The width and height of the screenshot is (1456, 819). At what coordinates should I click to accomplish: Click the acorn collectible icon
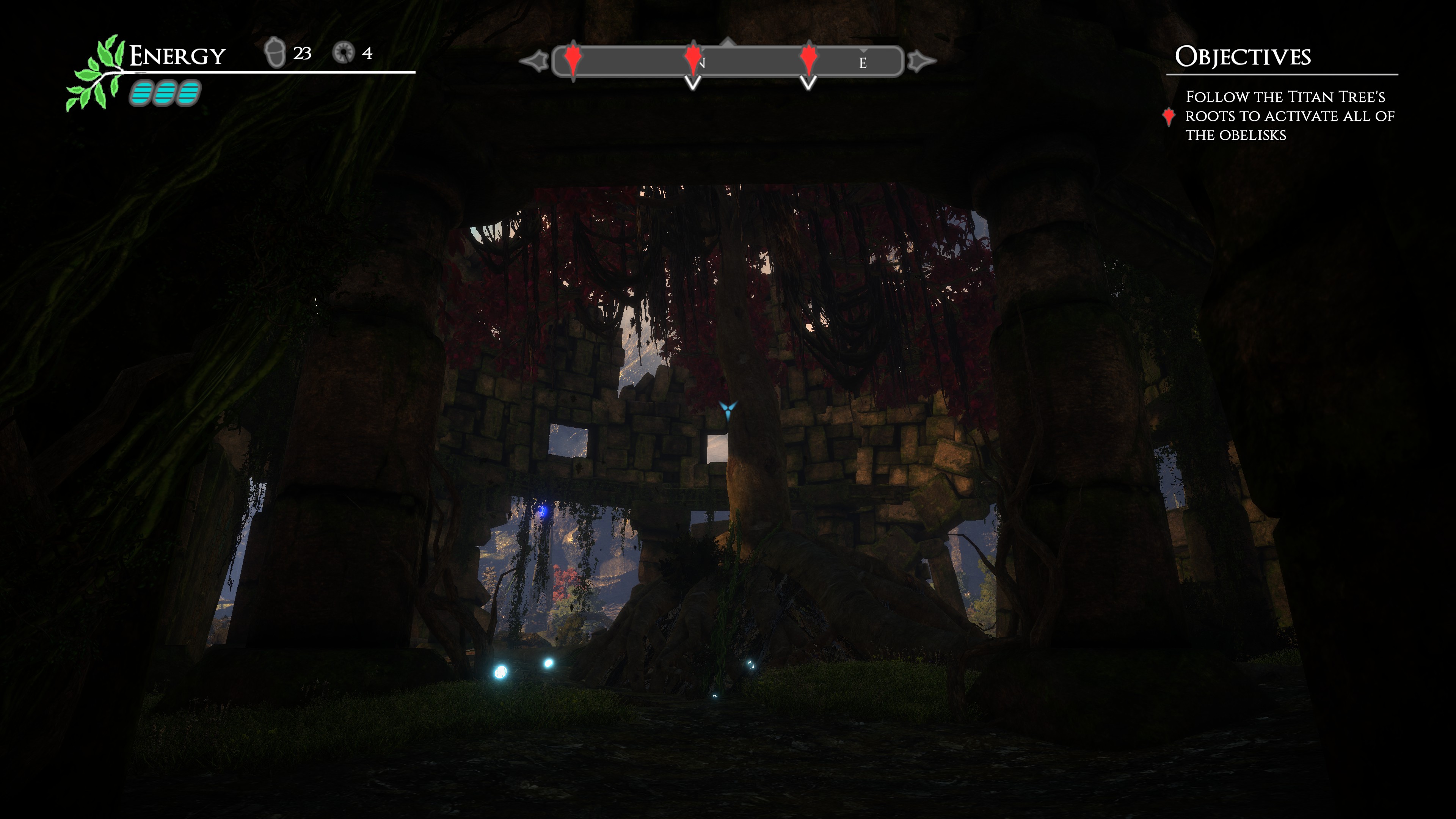click(x=275, y=53)
